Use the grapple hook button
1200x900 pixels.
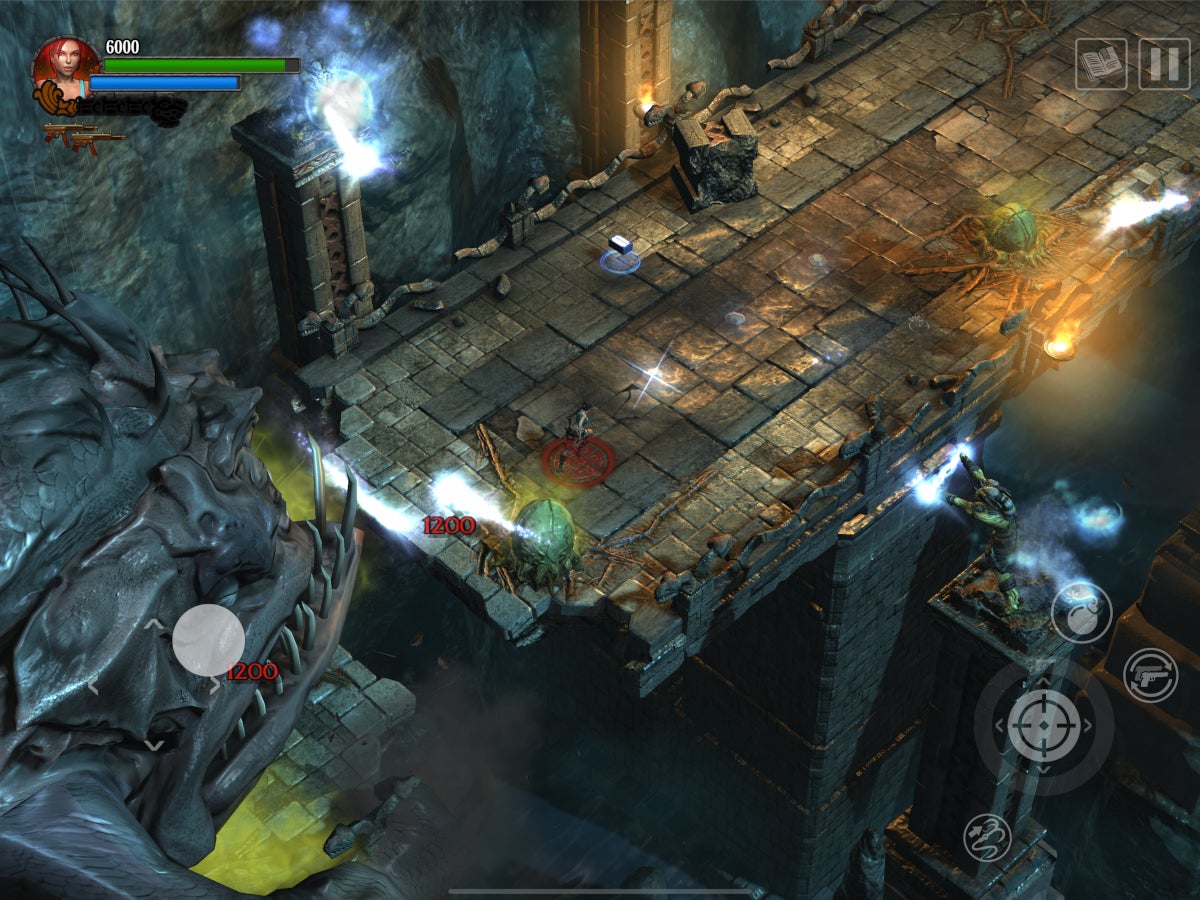point(987,838)
